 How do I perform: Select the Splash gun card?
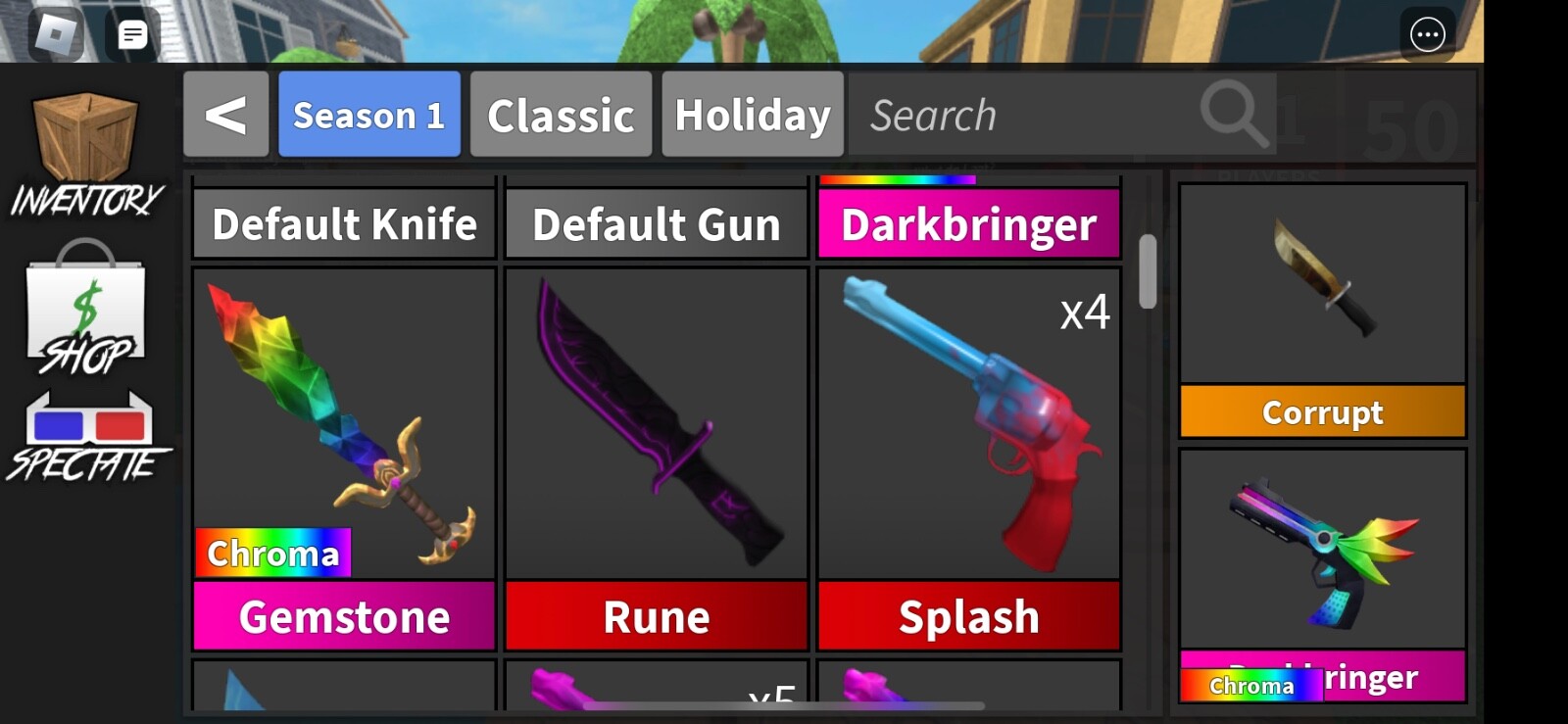point(969,421)
